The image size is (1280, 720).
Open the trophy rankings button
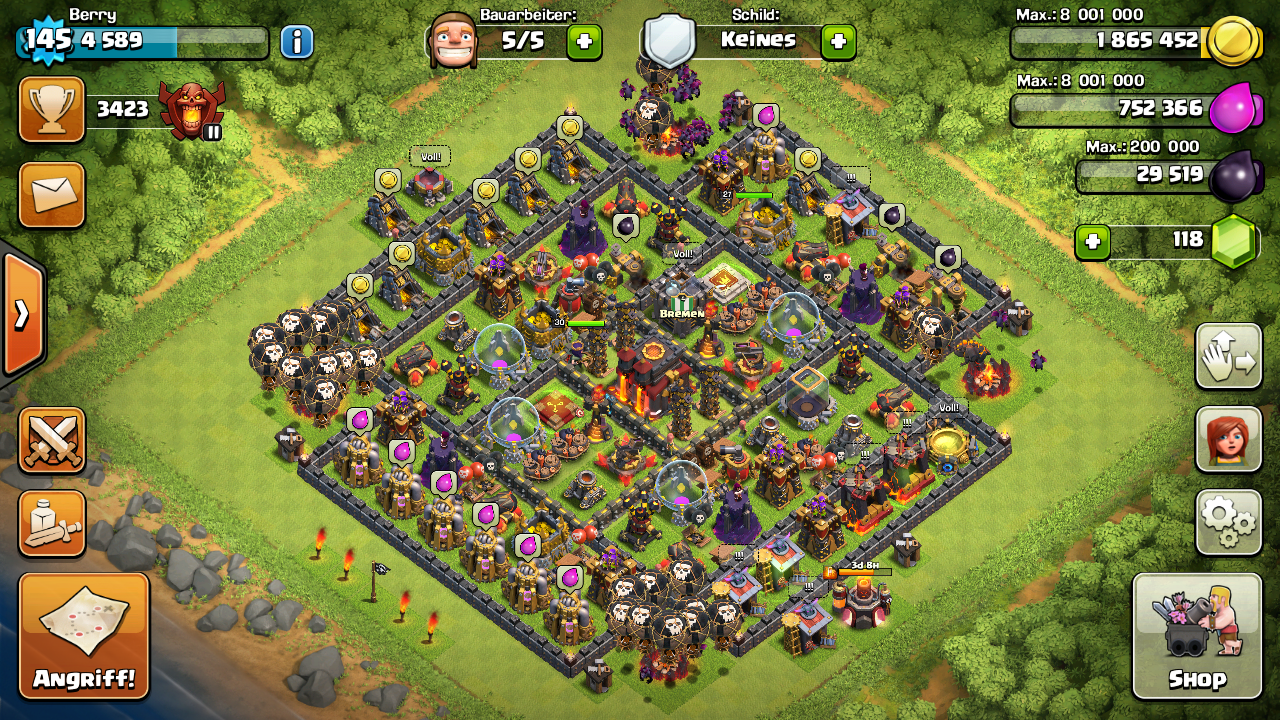coord(52,109)
